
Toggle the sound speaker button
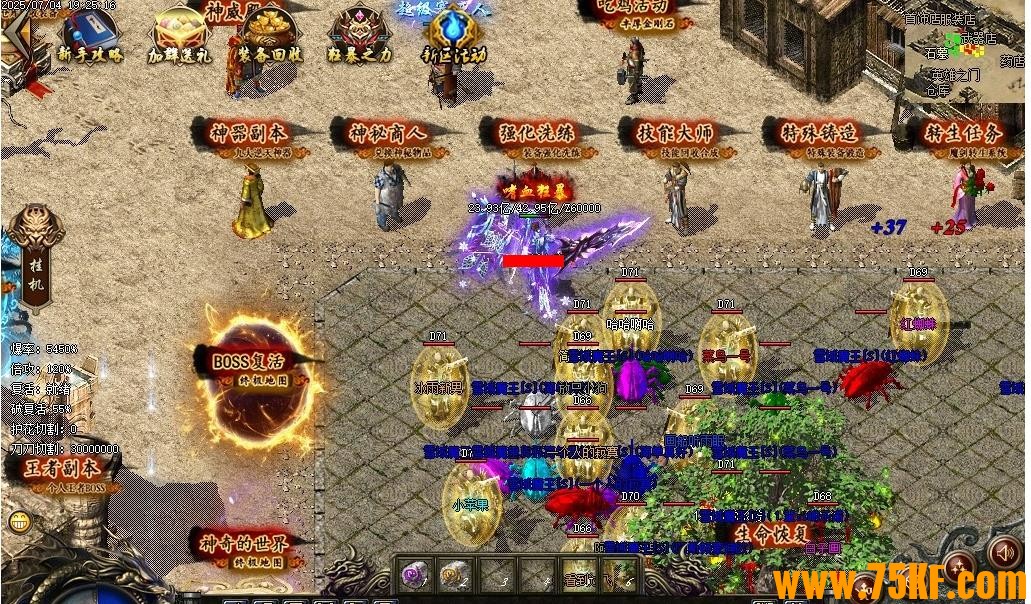pos(1002,549)
